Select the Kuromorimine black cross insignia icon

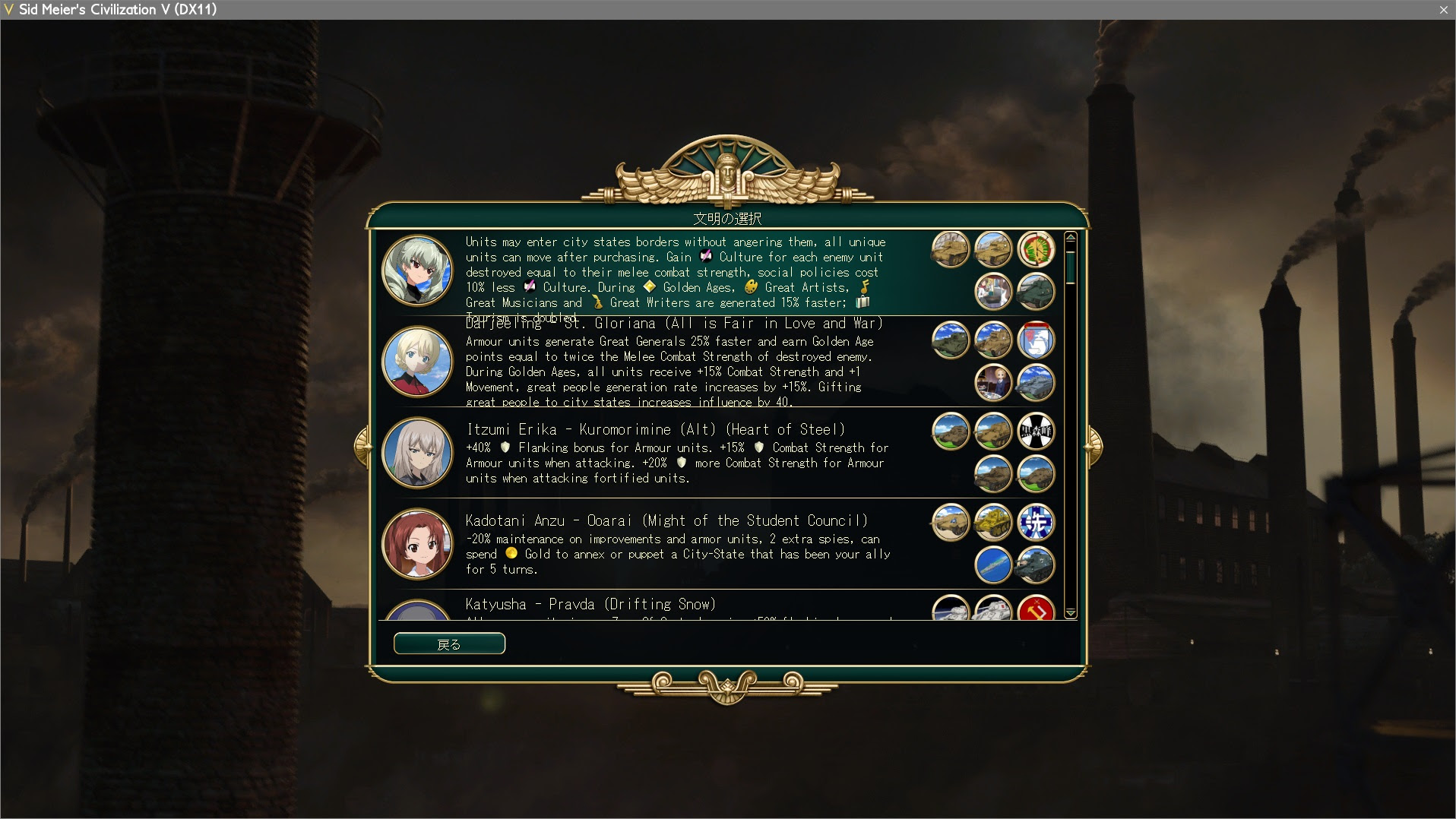pyautogui.click(x=1037, y=432)
